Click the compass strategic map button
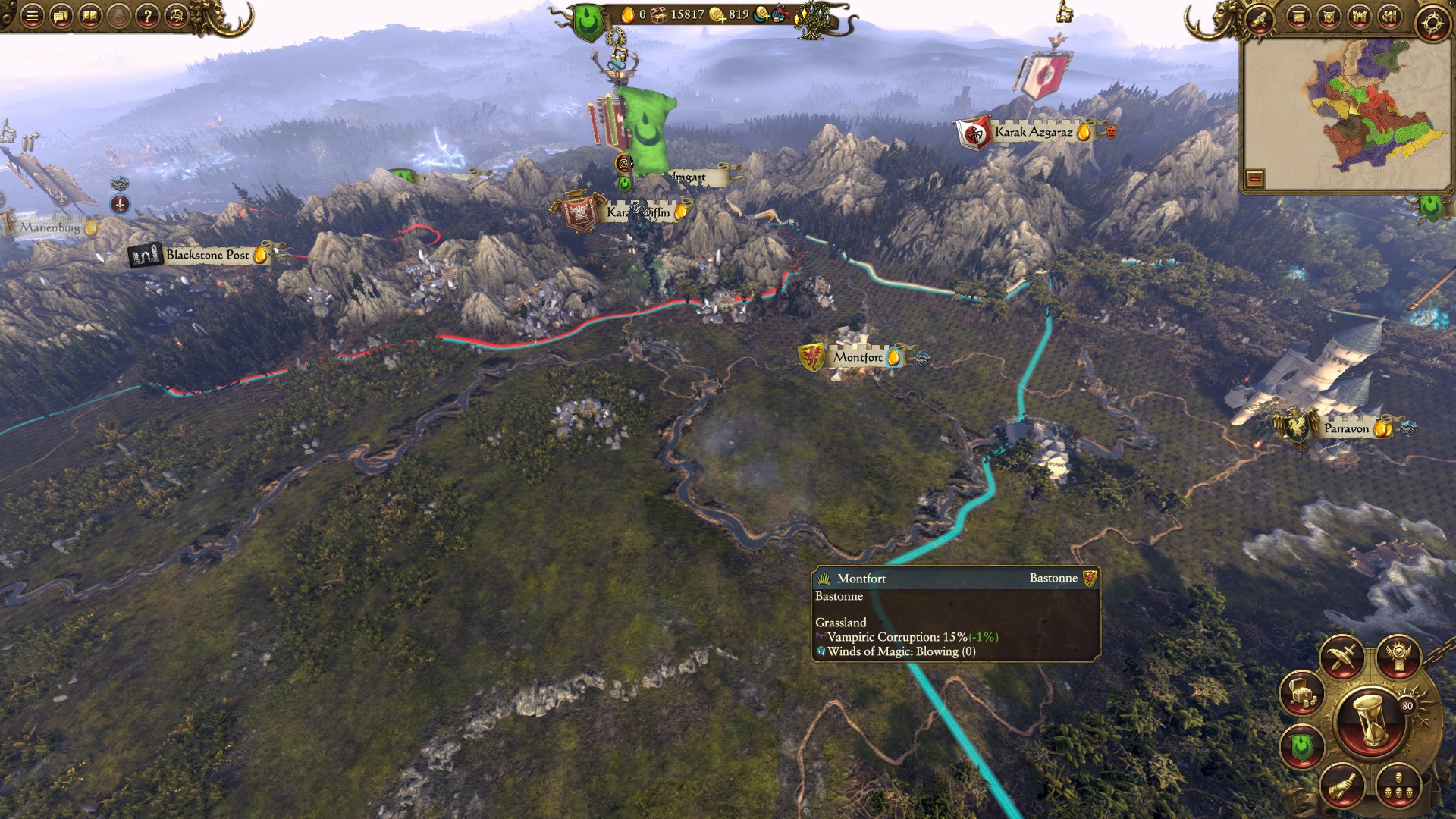The width and height of the screenshot is (1456, 819). (x=1432, y=23)
